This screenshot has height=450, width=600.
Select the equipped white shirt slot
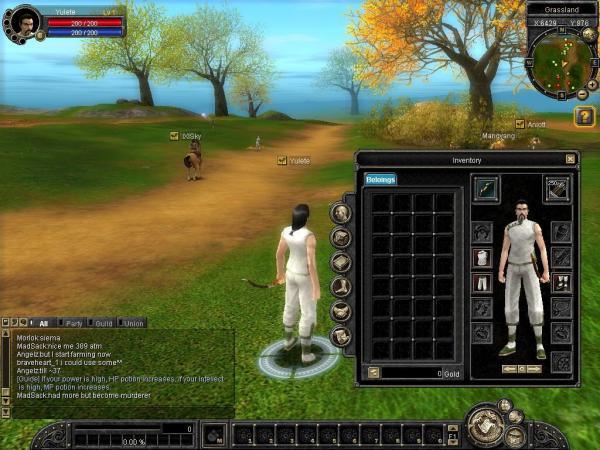tap(481, 258)
